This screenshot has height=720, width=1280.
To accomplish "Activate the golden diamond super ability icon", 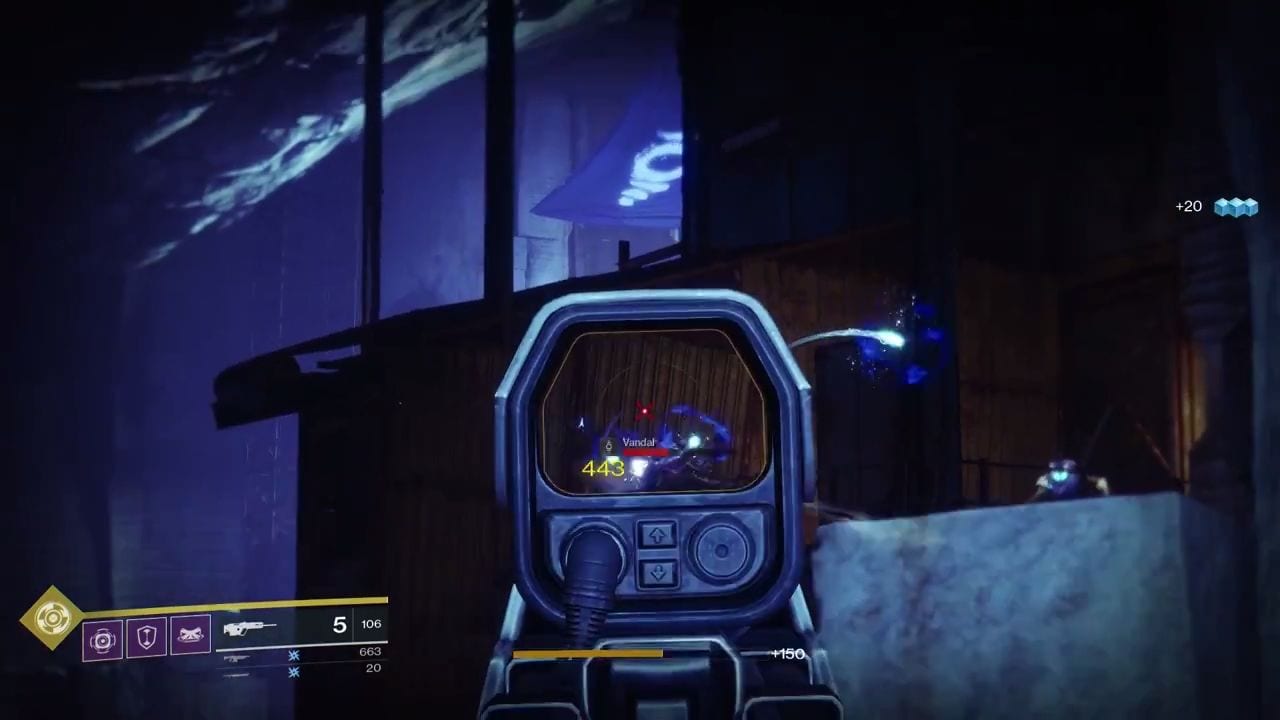I will pos(52,619).
